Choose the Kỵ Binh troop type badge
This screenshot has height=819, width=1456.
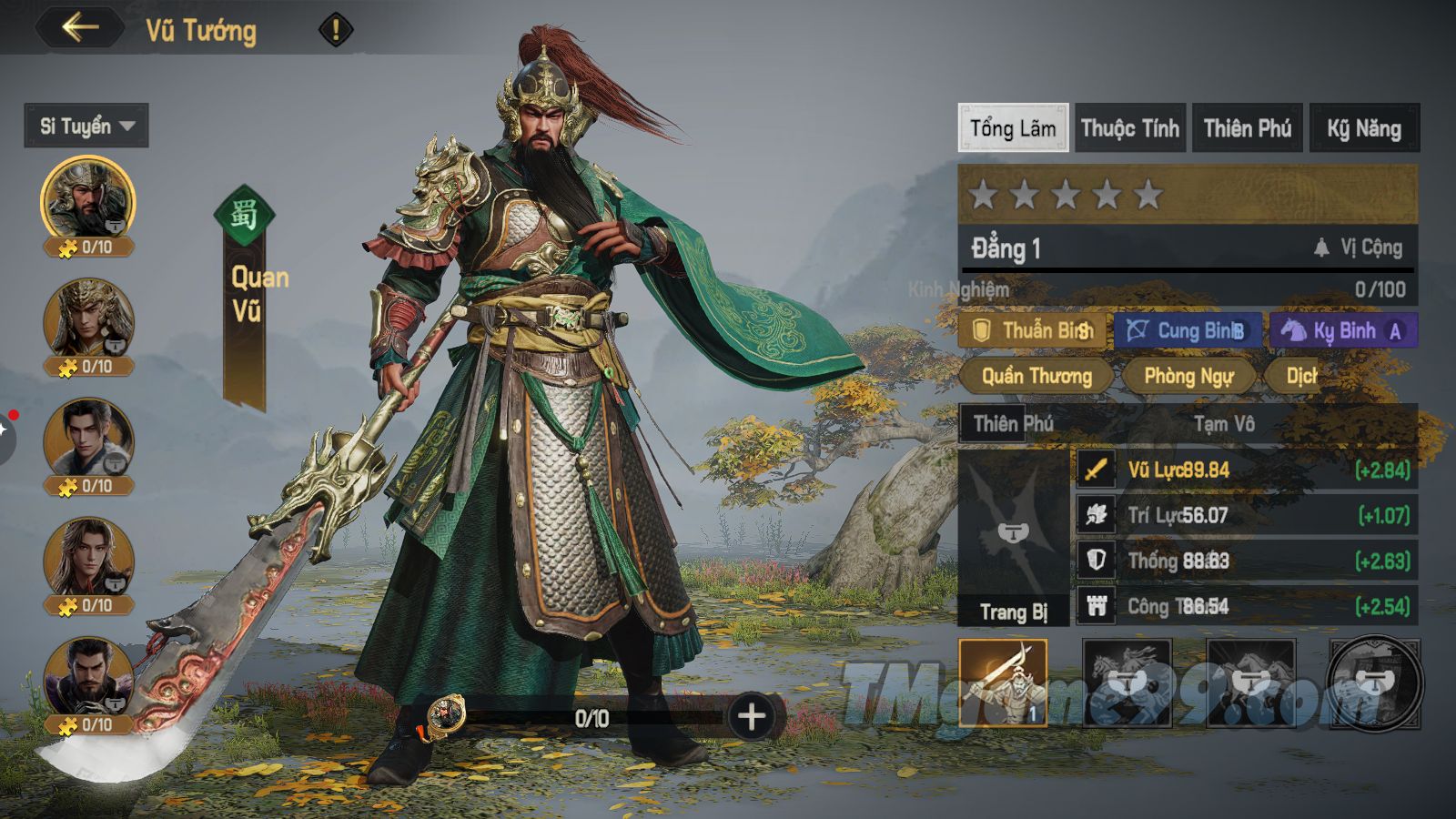pos(1343,330)
